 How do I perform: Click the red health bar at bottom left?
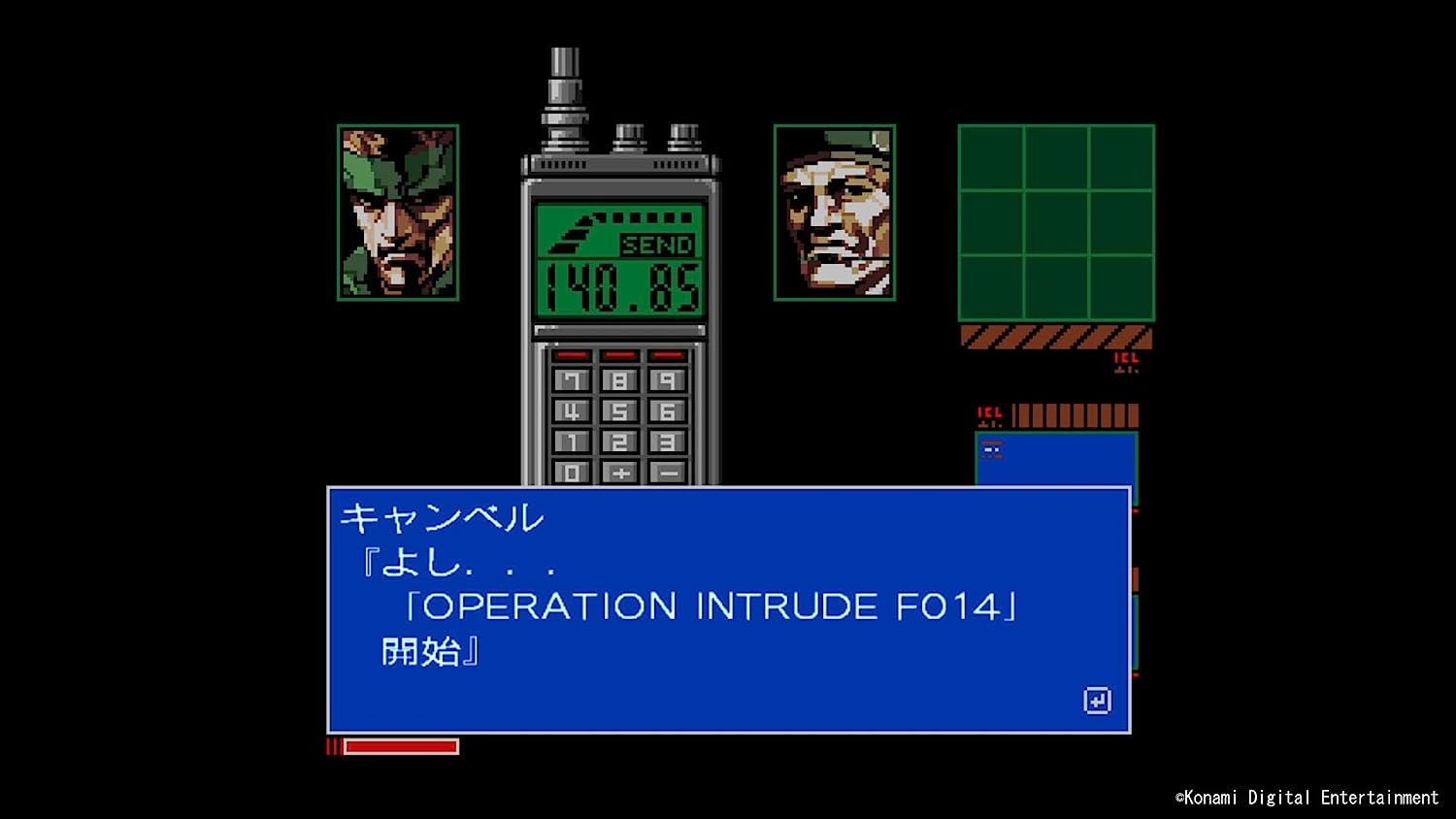pos(393,744)
